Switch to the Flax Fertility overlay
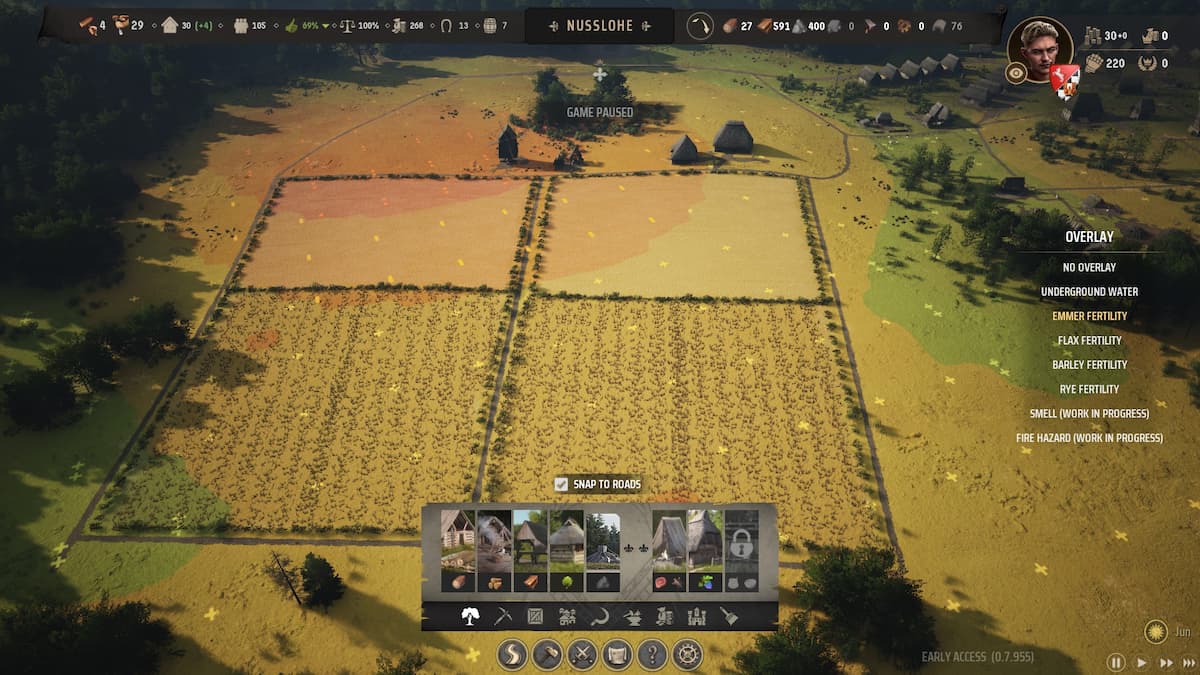Screen dimensions: 1200x675 tap(1089, 340)
